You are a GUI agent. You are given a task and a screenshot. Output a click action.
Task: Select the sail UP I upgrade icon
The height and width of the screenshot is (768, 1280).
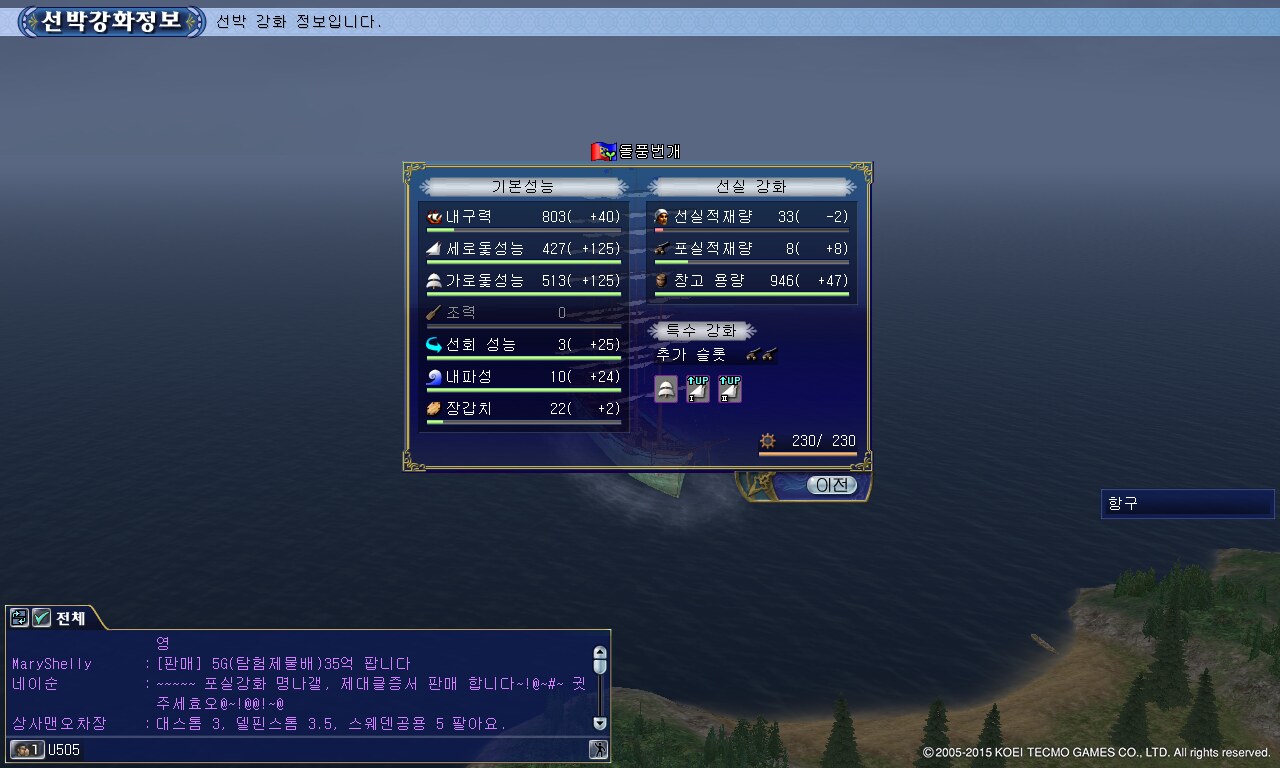[698, 389]
